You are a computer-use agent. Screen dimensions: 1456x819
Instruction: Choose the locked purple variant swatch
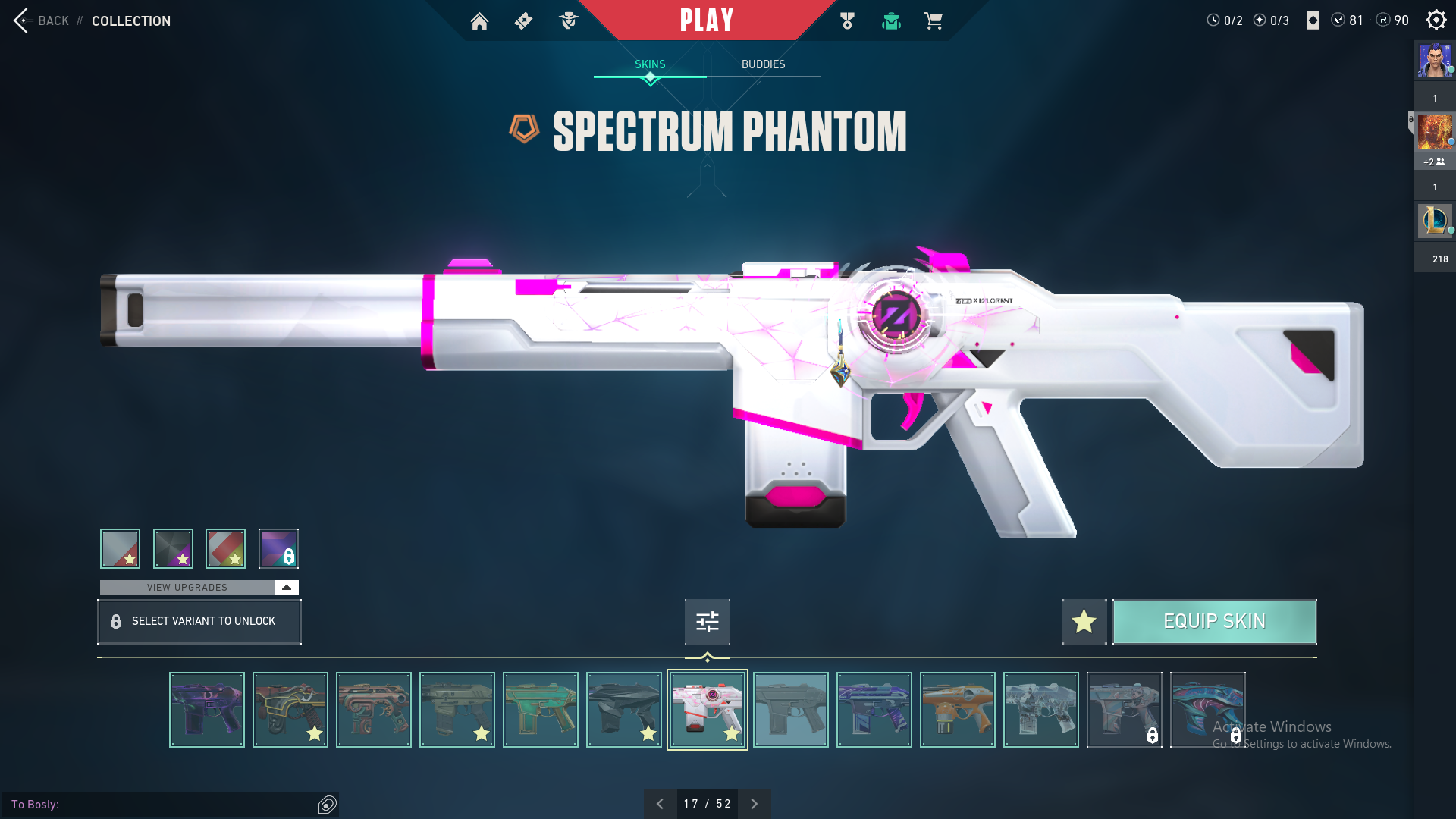click(x=278, y=548)
